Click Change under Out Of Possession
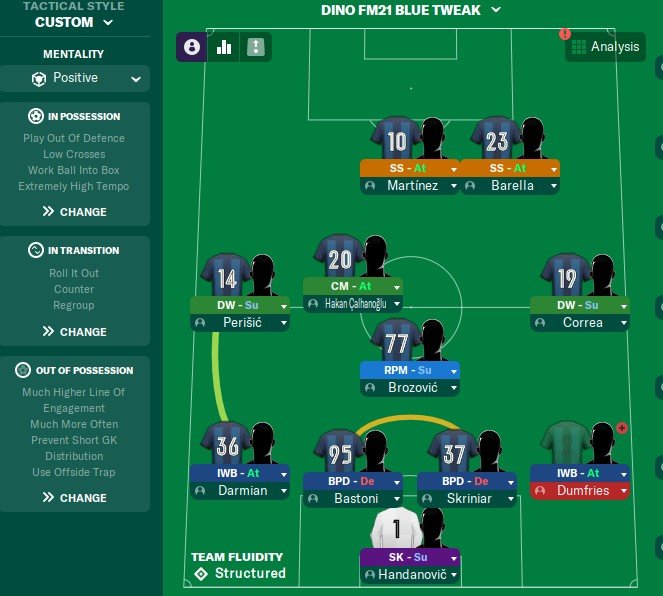The width and height of the screenshot is (663, 596). [x=75, y=497]
